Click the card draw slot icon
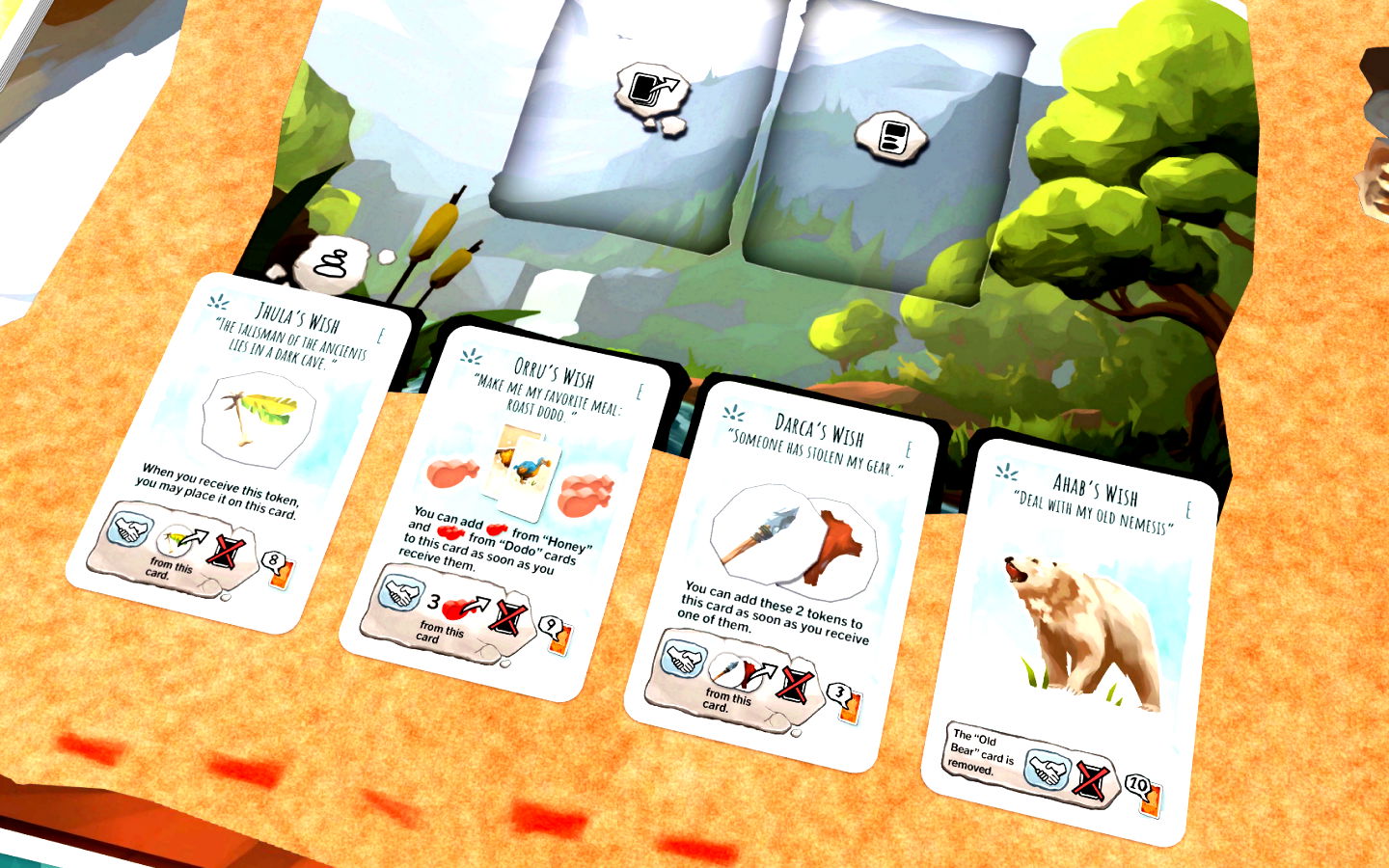 648,89
